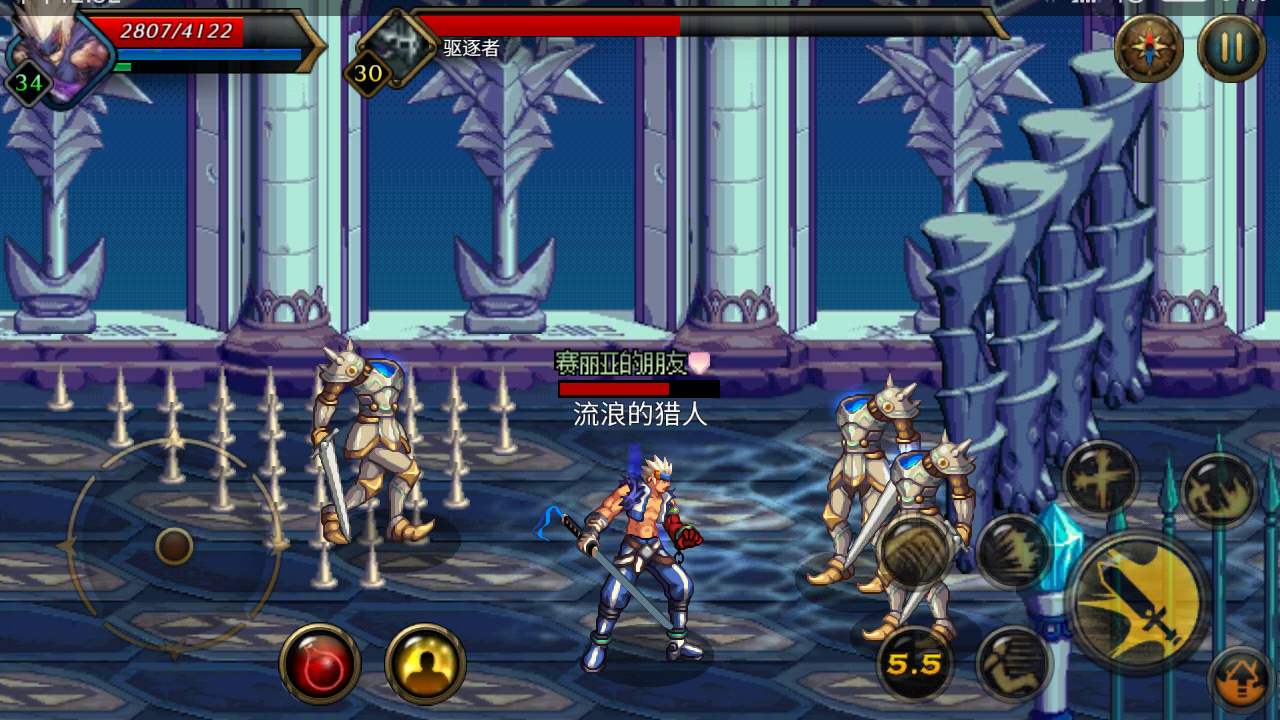
Task: Open the compass map button
Action: [x=1149, y=48]
